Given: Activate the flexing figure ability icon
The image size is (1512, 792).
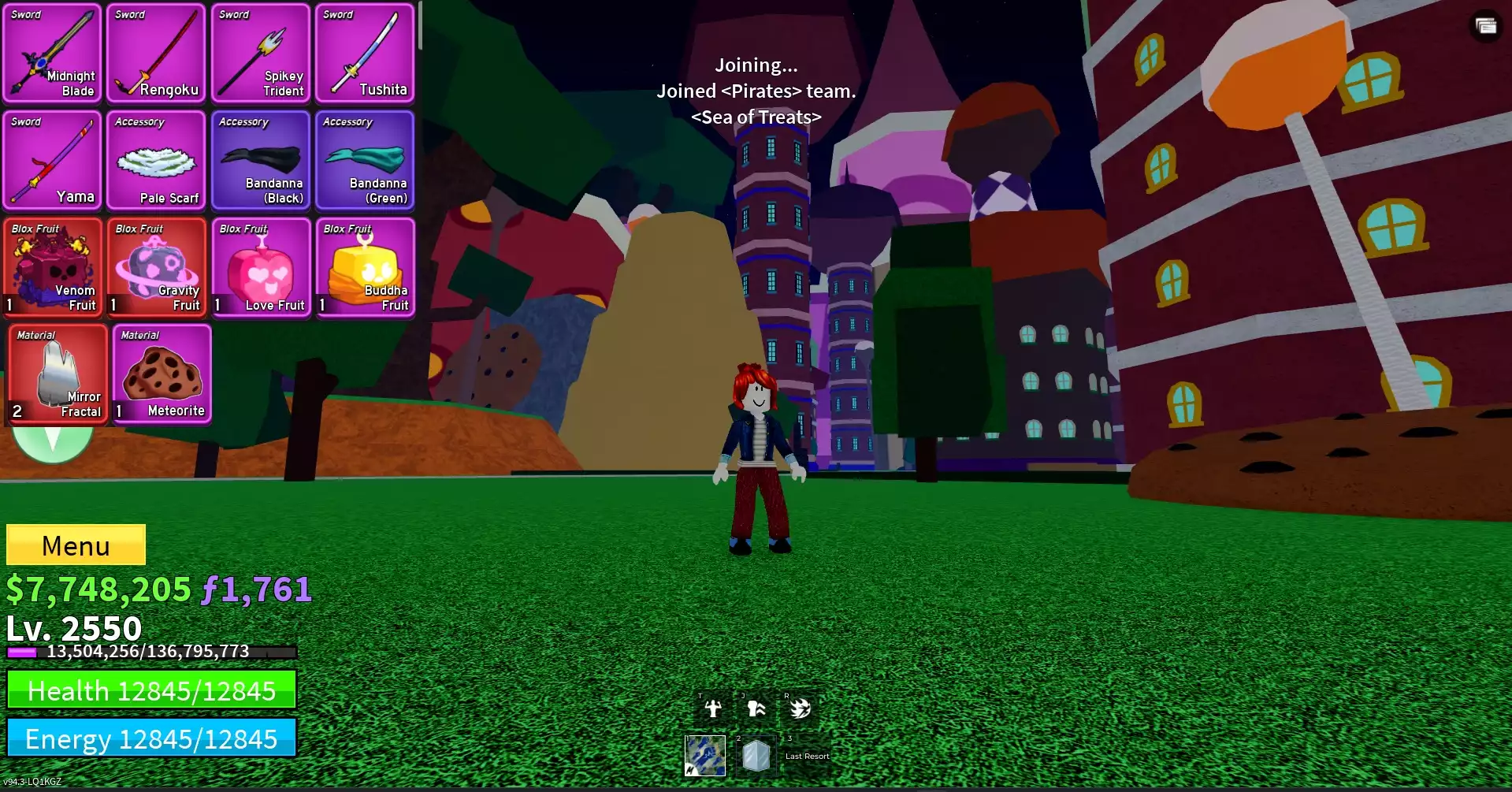Looking at the screenshot, I should 713,708.
